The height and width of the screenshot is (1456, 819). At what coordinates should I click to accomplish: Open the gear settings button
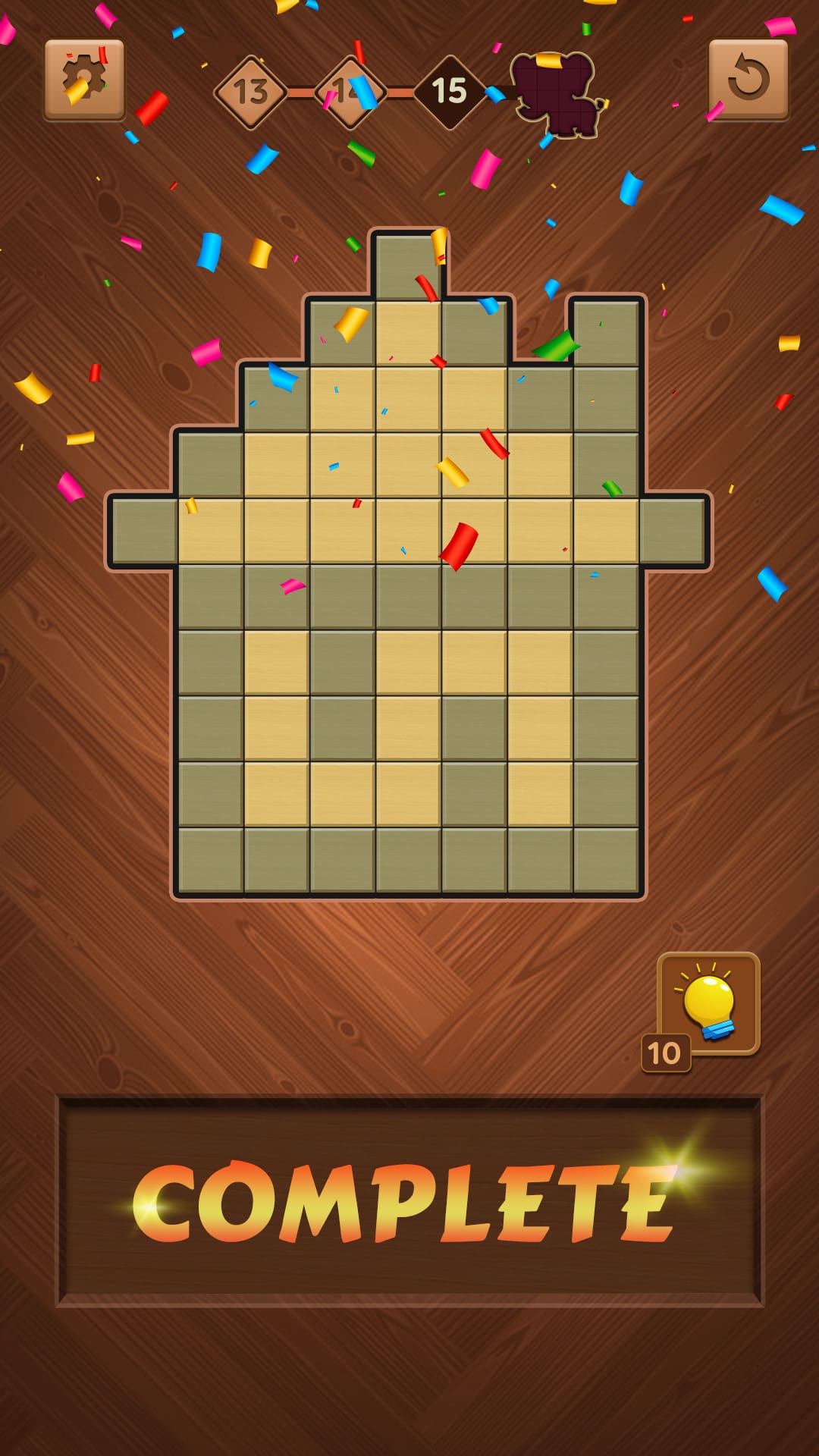click(x=84, y=80)
